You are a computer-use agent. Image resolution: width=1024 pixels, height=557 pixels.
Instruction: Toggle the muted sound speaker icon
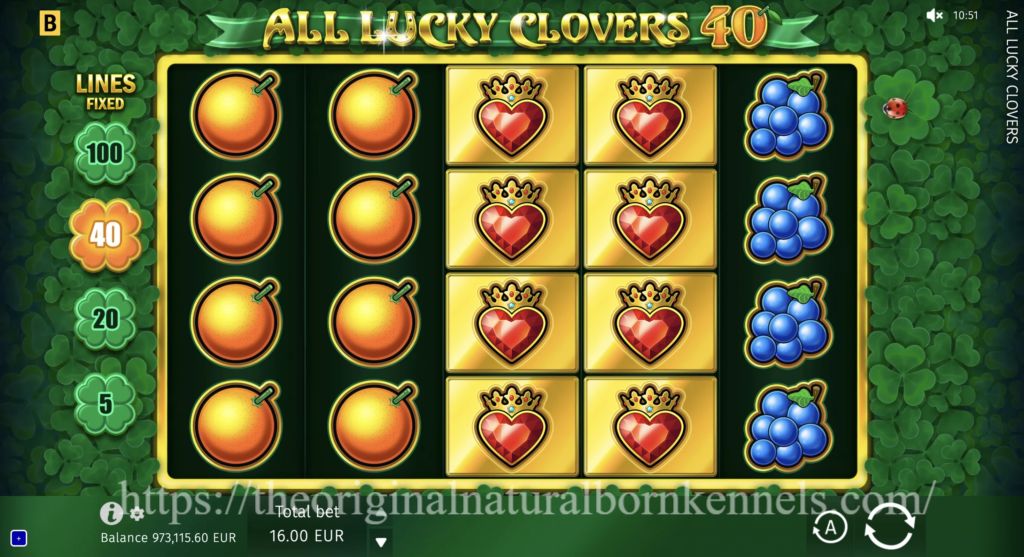tap(935, 15)
